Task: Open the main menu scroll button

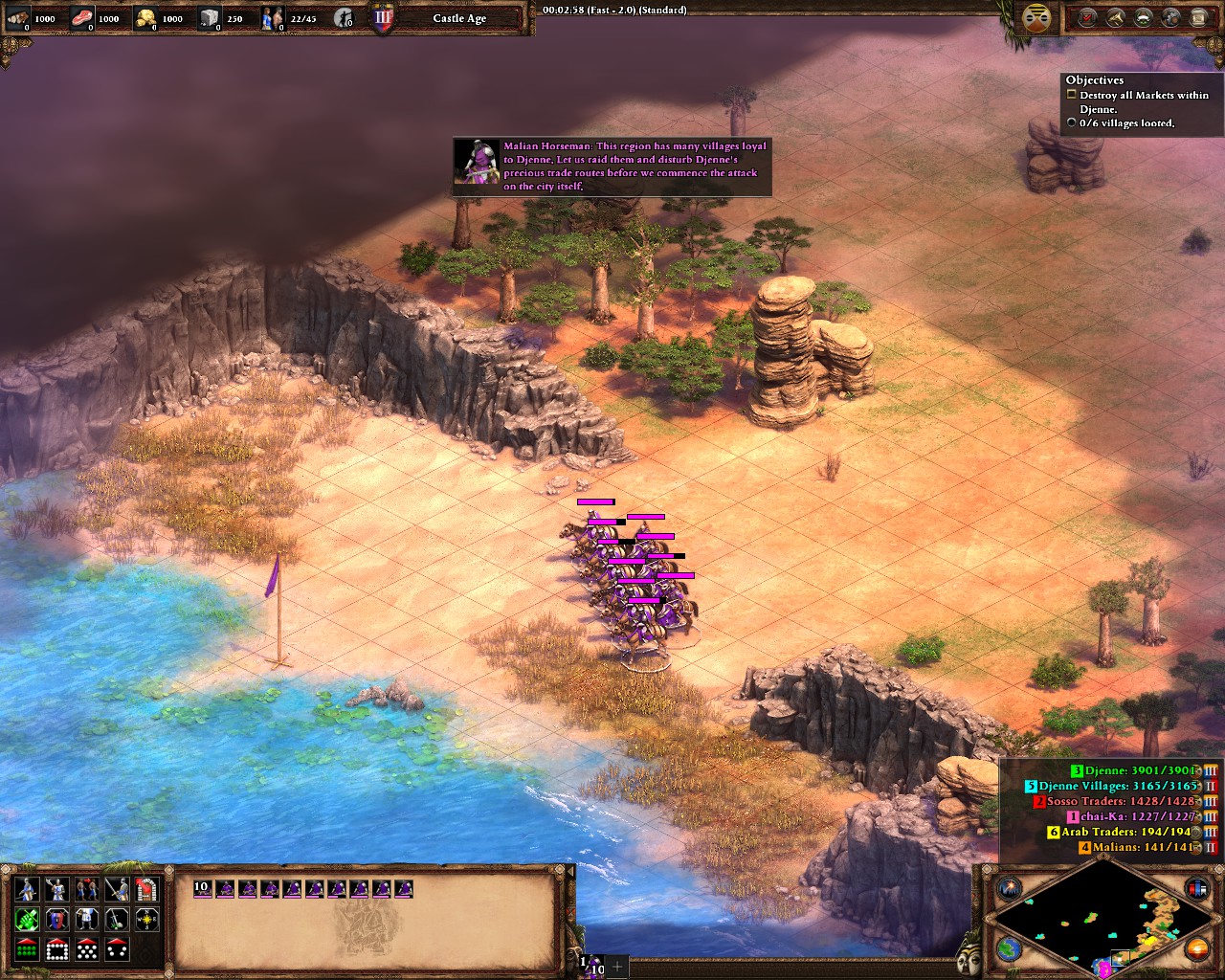Action: 1199,17
